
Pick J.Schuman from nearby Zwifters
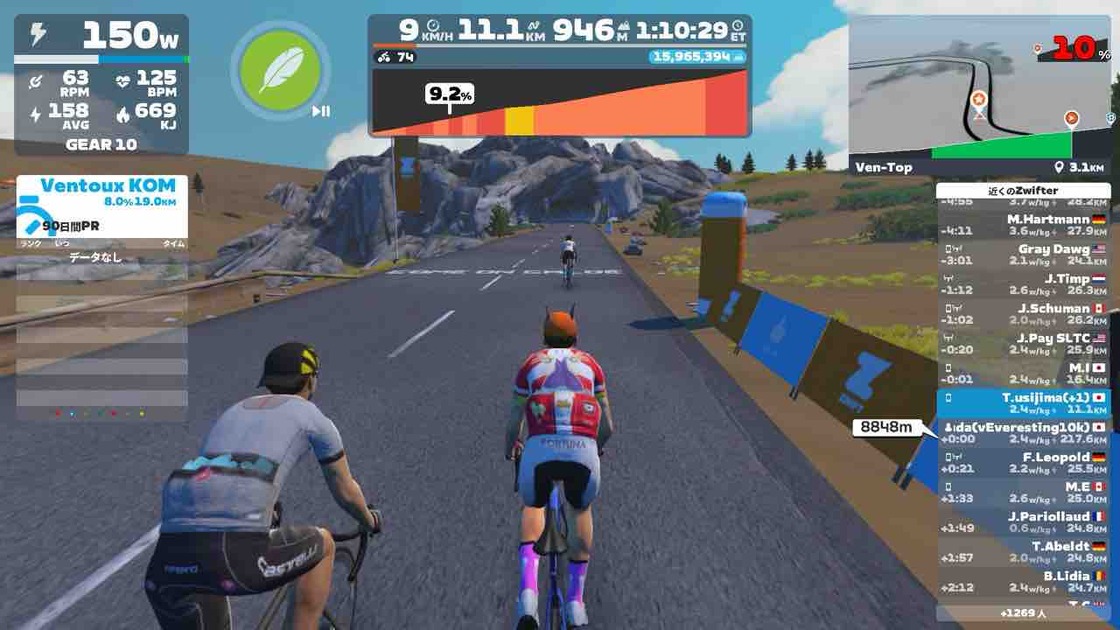click(1024, 314)
